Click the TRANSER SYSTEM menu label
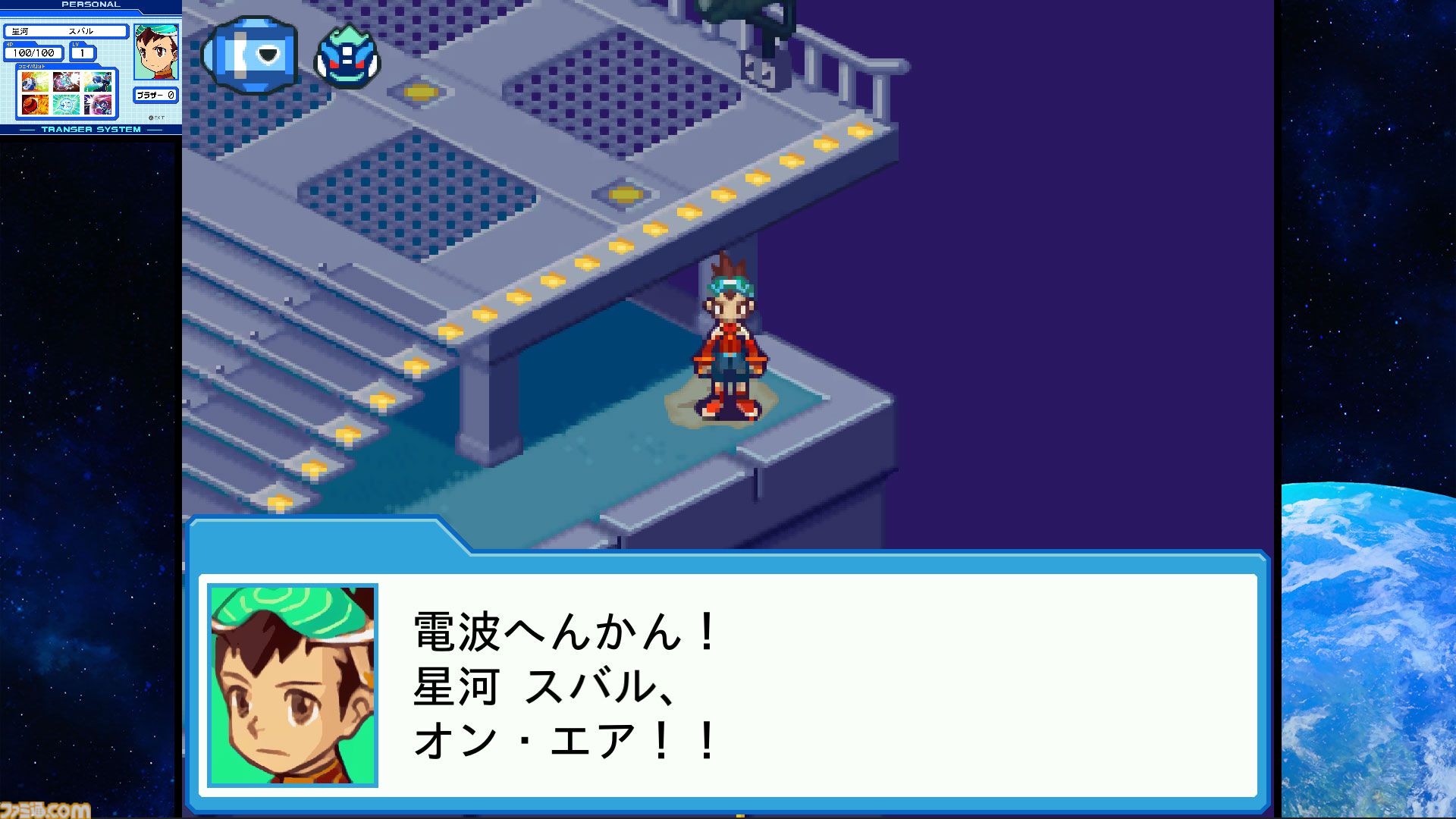 tap(89, 129)
